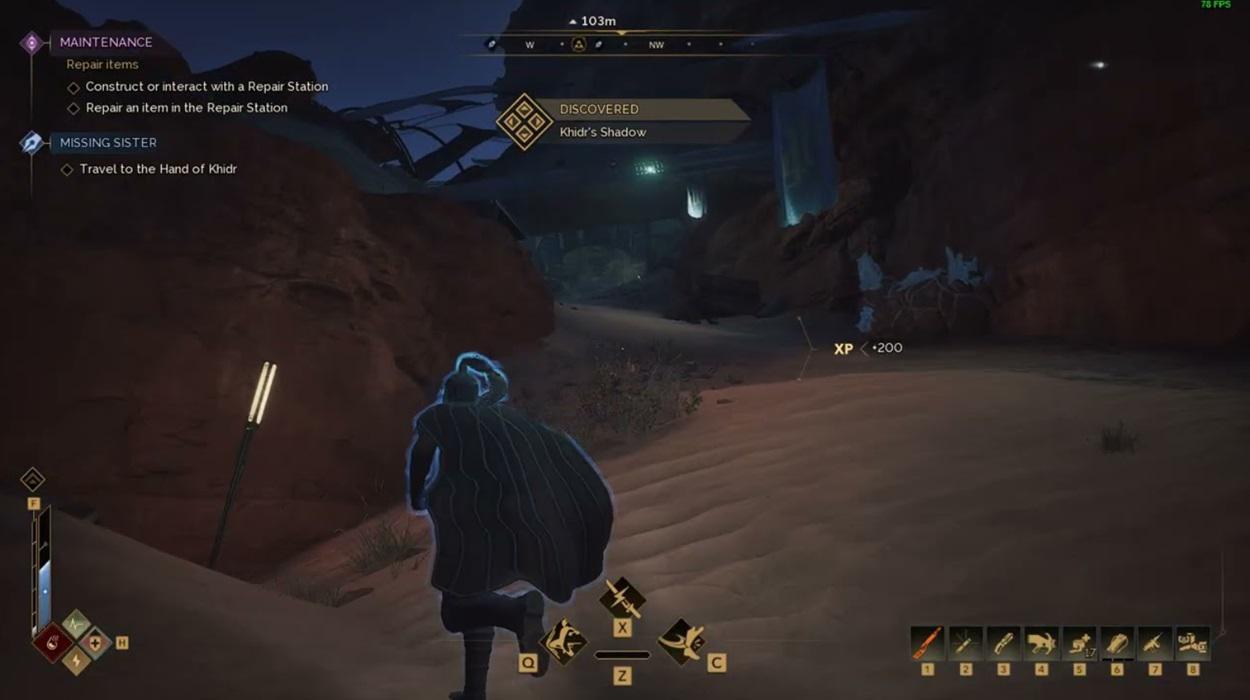This screenshot has width=1250, height=700.
Task: Click the shield cross status diamond
Action: pos(96,642)
